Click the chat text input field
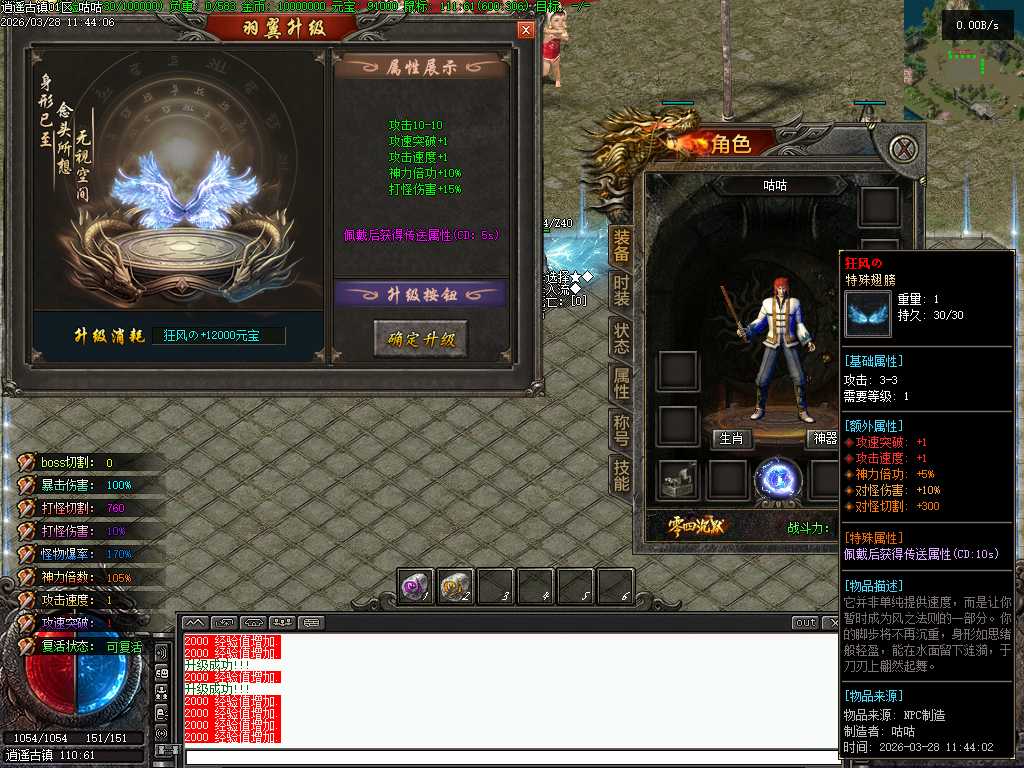 [510, 757]
